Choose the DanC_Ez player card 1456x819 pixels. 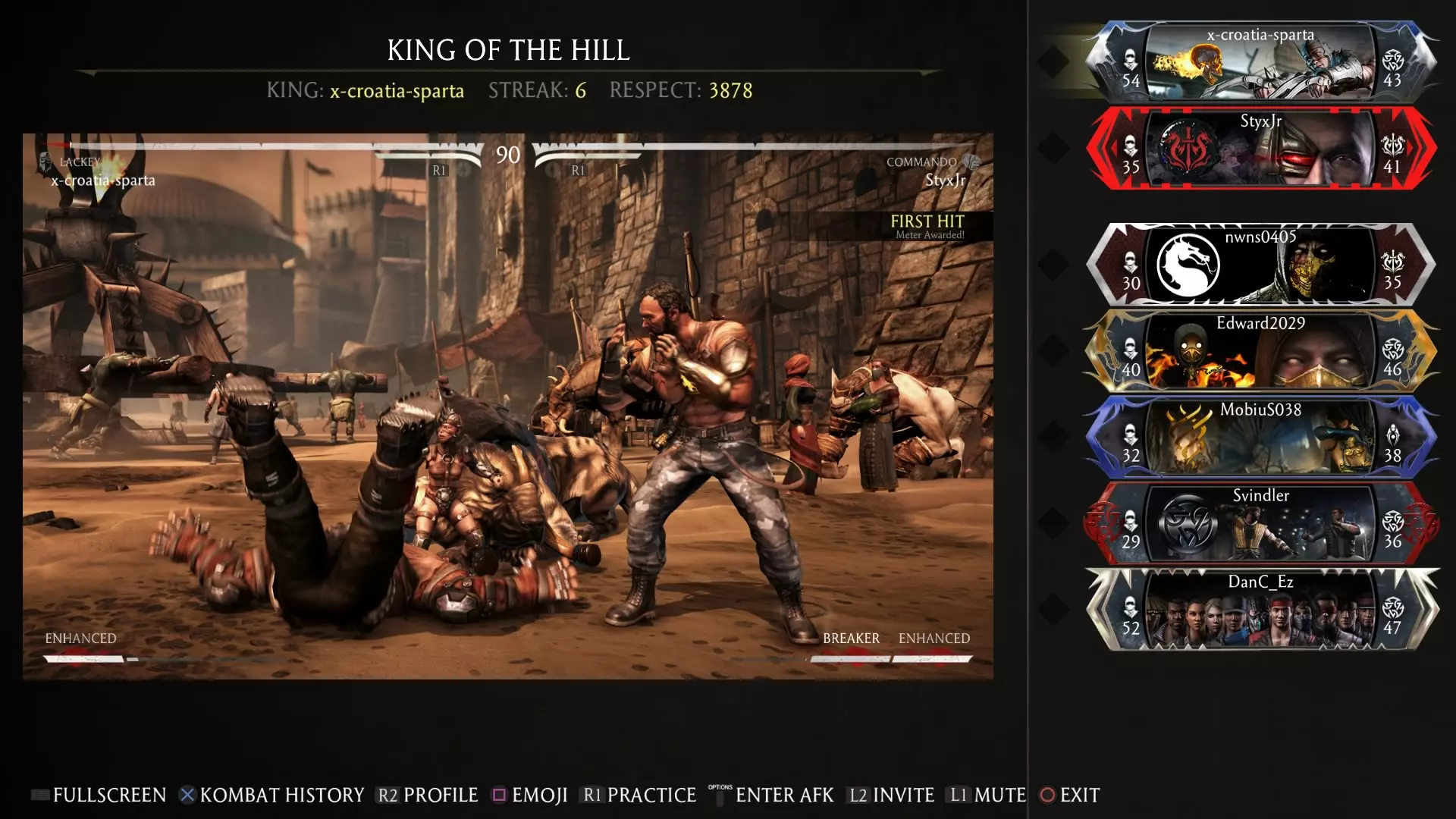pyautogui.click(x=1260, y=610)
